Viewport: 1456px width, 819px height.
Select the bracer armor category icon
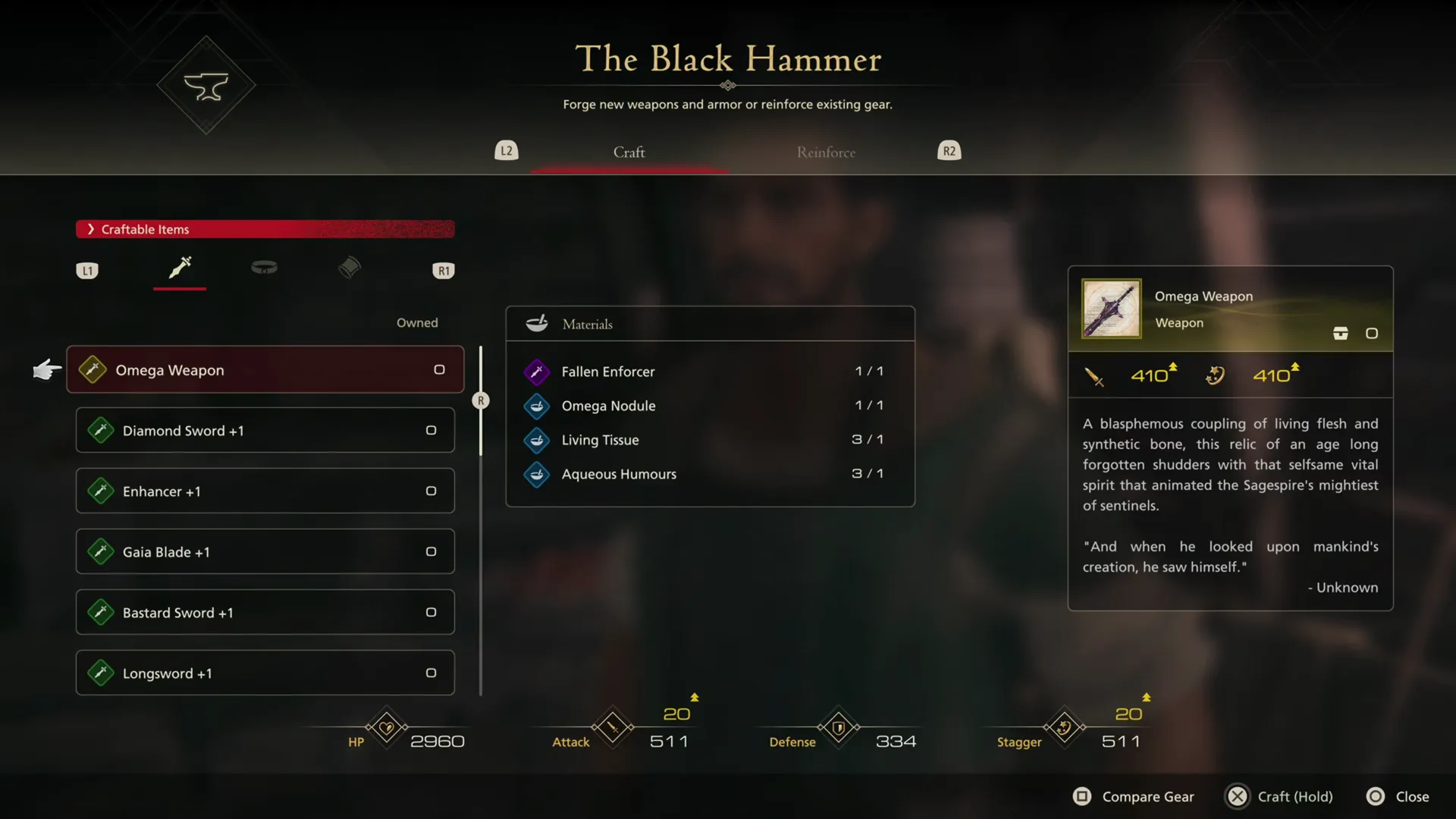tap(349, 268)
